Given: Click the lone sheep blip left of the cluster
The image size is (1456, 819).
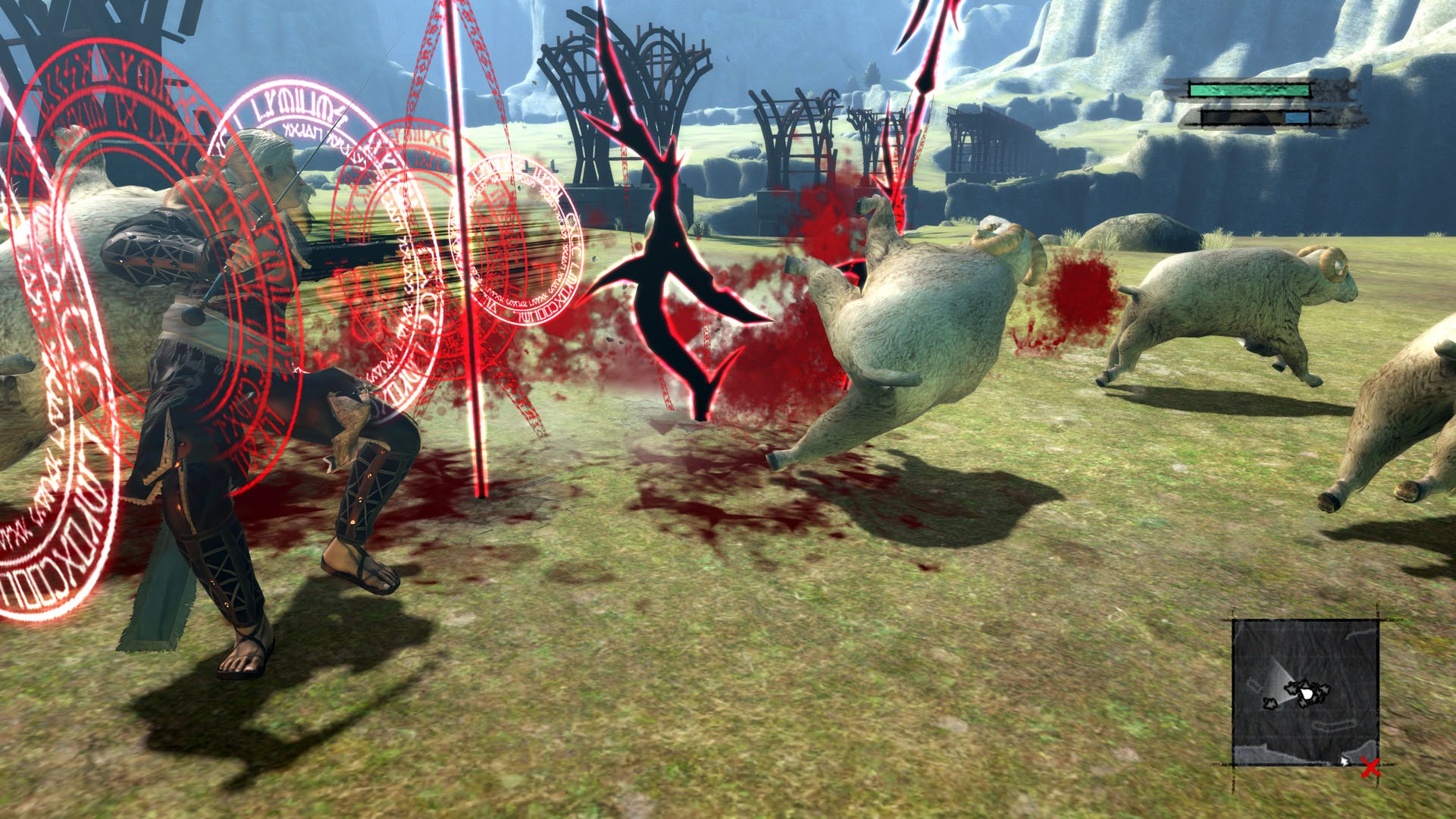Looking at the screenshot, I should (1271, 704).
